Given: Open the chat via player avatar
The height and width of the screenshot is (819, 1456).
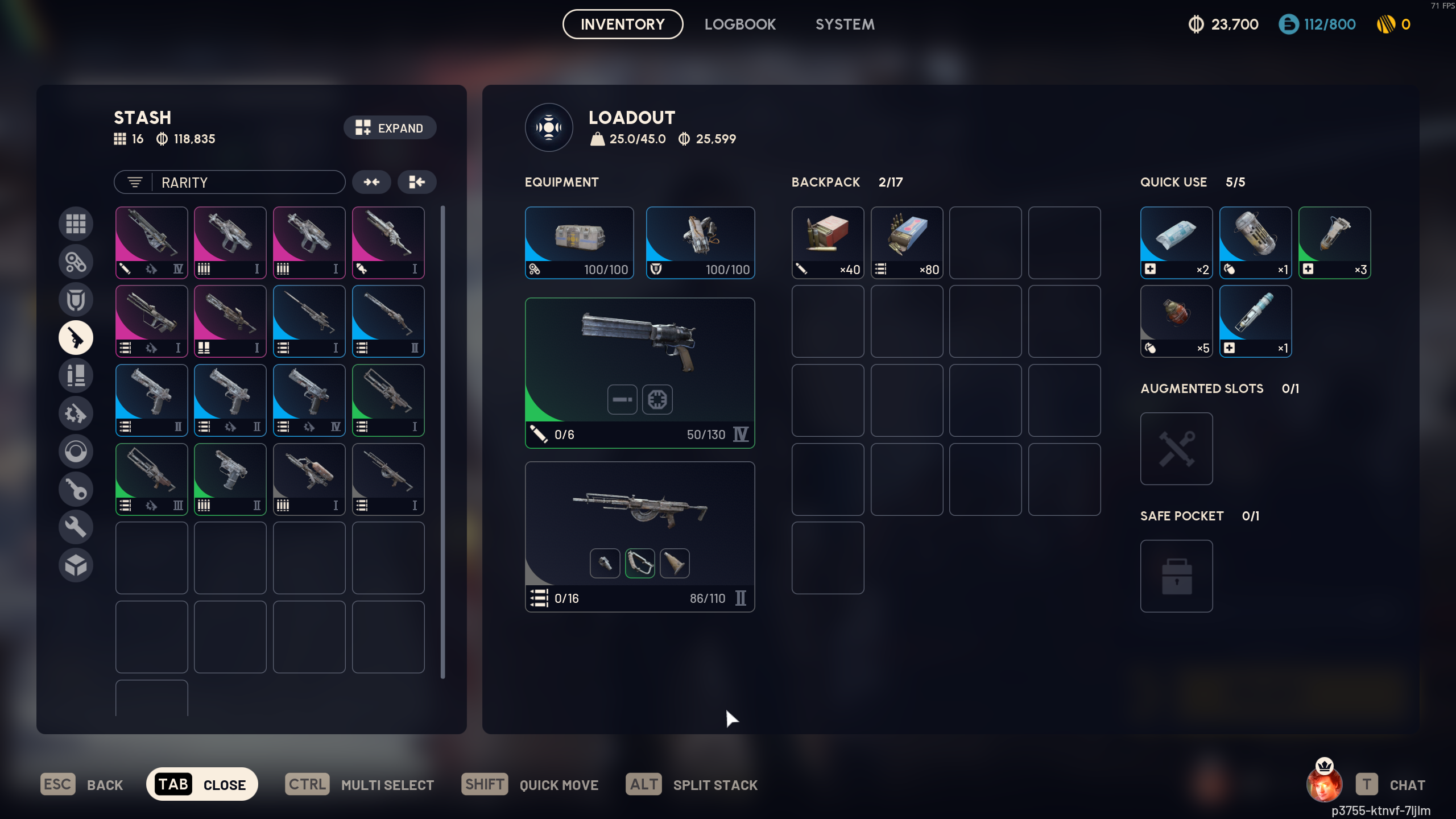Looking at the screenshot, I should pyautogui.click(x=1325, y=783).
